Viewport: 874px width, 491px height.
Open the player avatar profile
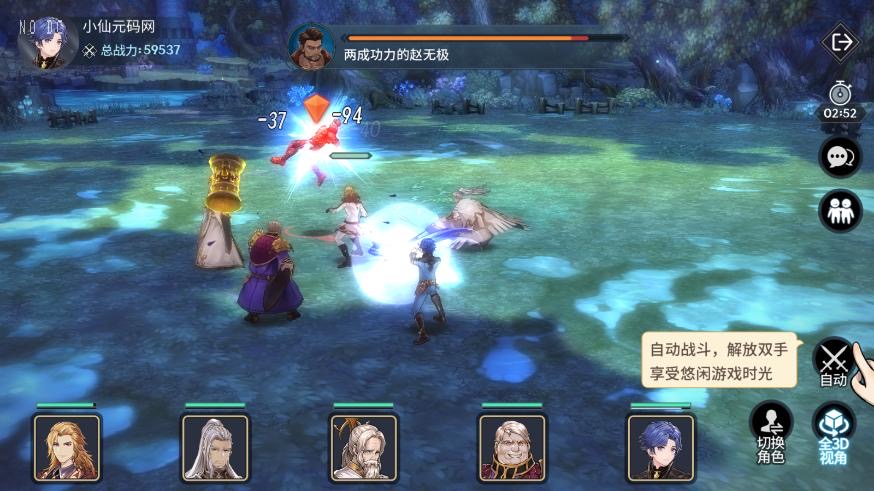click(48, 41)
